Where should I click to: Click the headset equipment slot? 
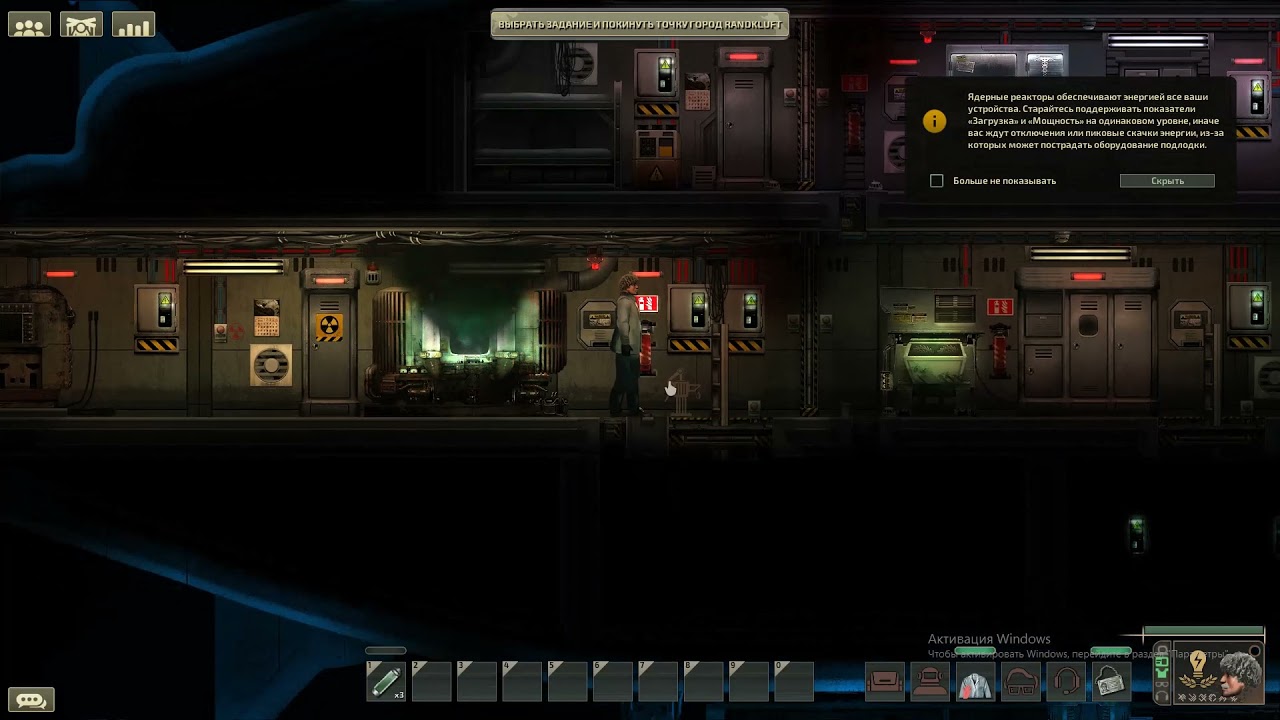click(x=1066, y=683)
